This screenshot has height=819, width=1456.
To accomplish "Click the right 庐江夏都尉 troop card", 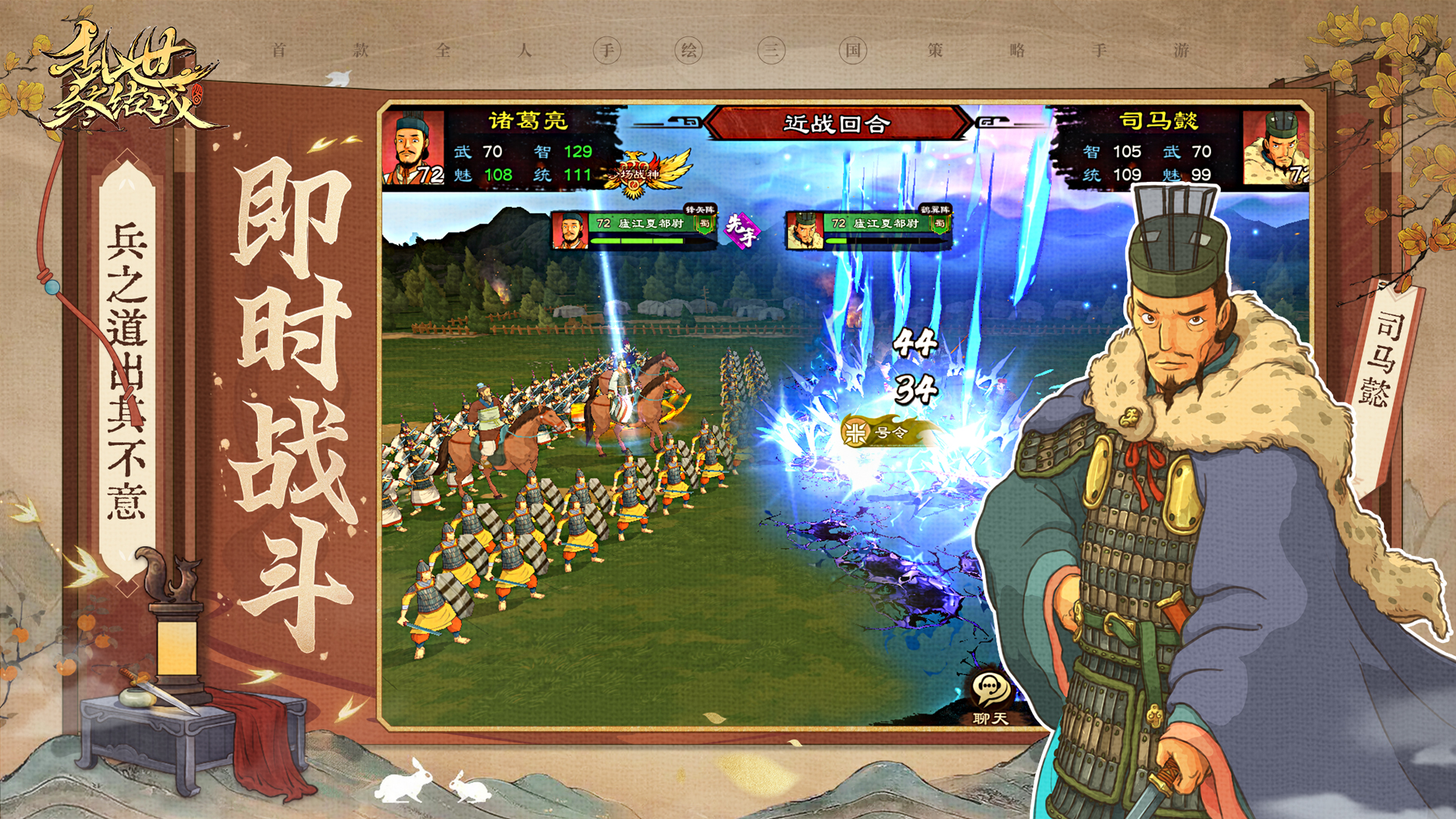I will (x=868, y=228).
